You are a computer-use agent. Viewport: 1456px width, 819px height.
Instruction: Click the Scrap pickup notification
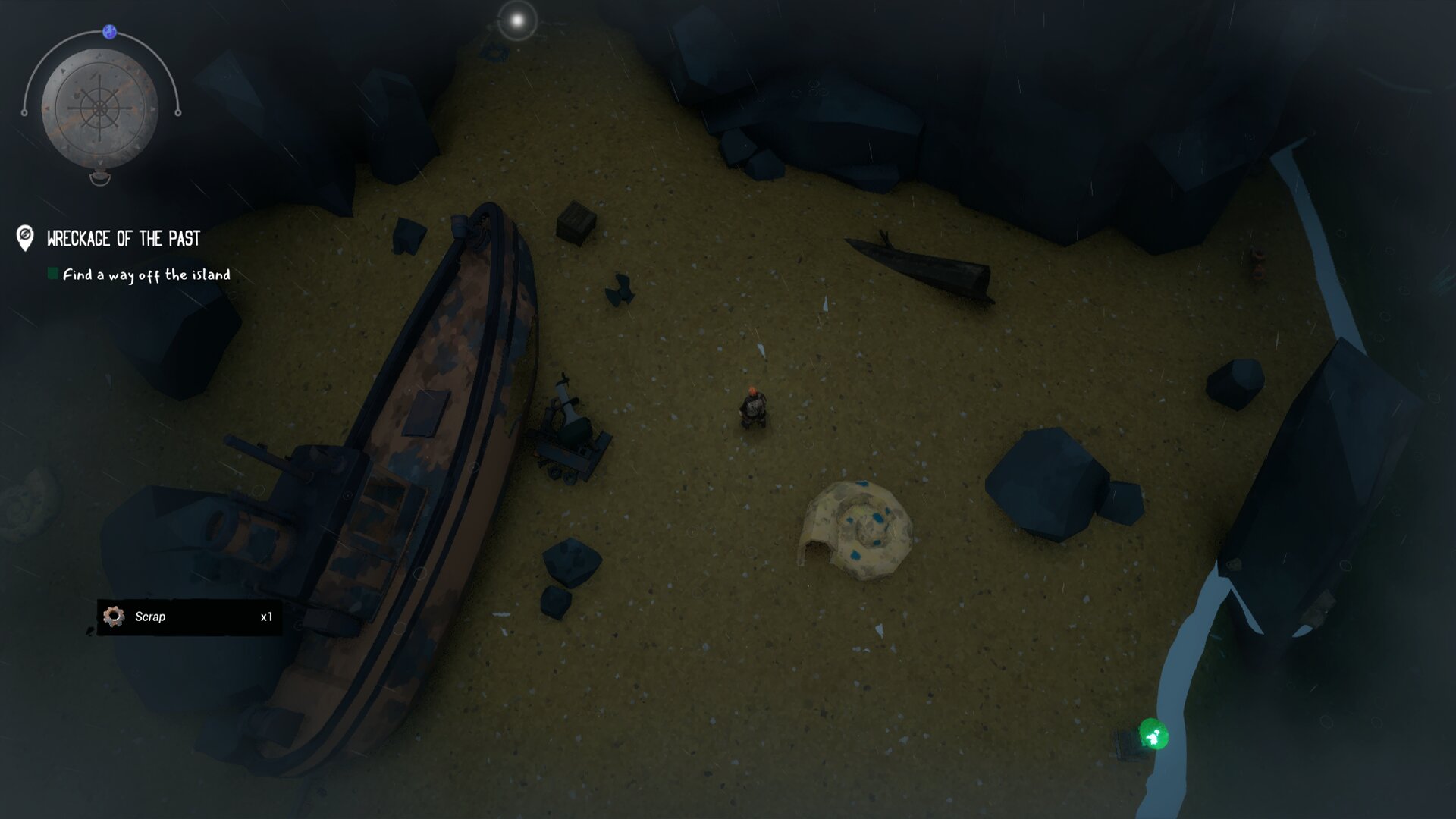pos(189,617)
